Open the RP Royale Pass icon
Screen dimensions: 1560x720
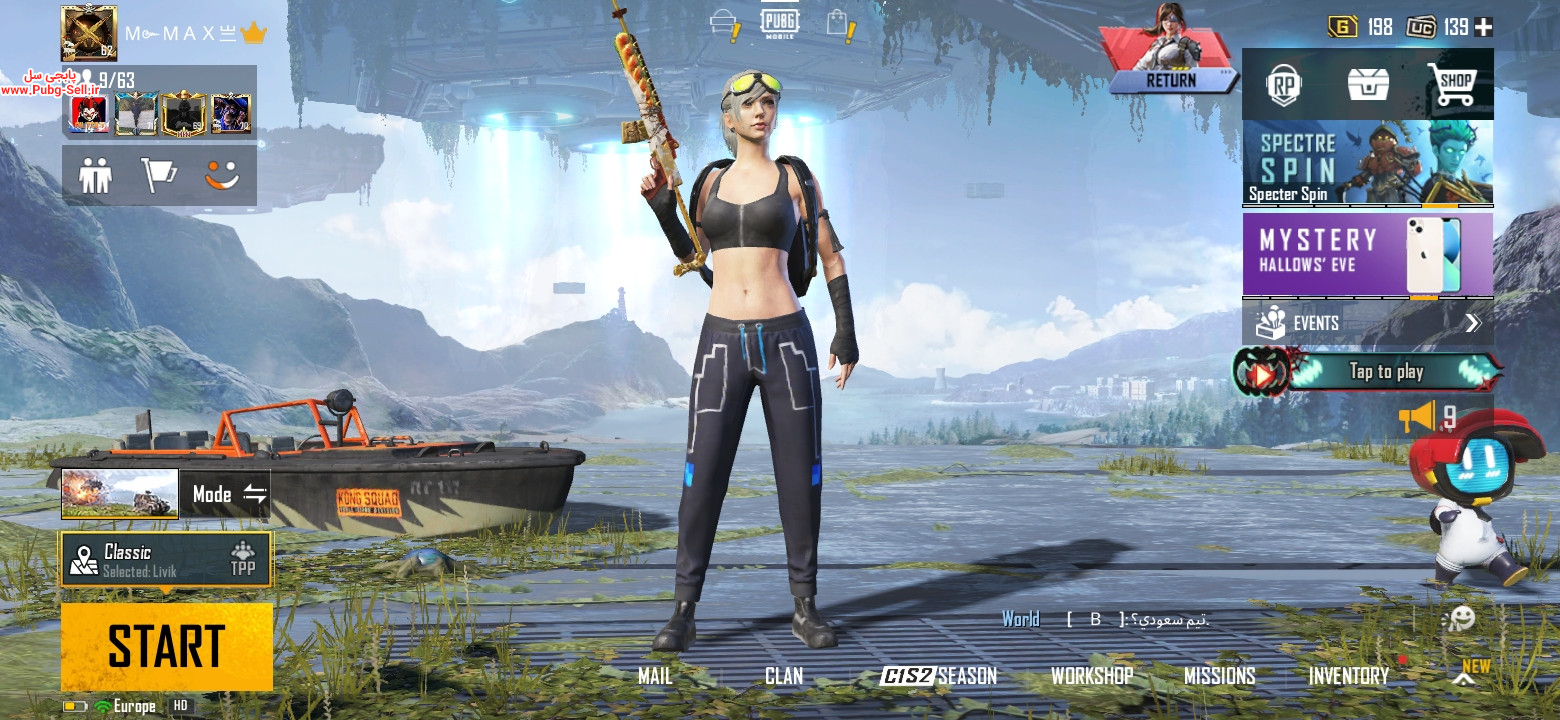tap(1284, 85)
